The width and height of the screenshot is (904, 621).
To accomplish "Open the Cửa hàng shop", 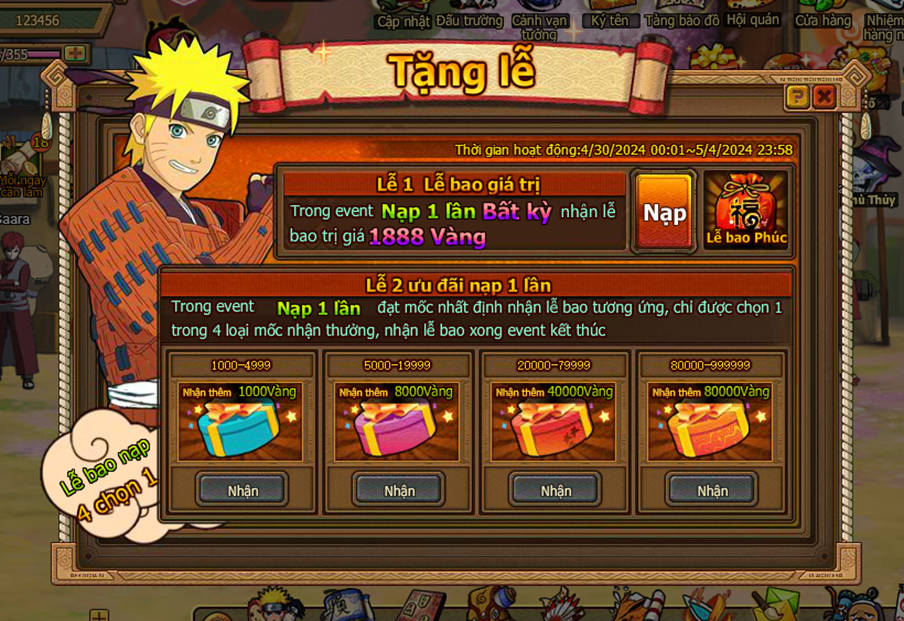I will pyautogui.click(x=822, y=20).
